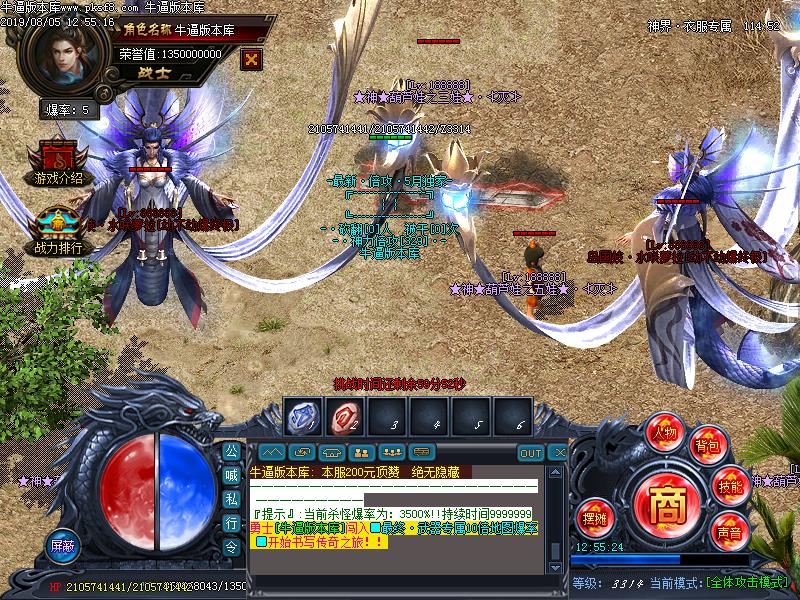
Task: Select the 公 public chat channel
Action: (x=230, y=451)
